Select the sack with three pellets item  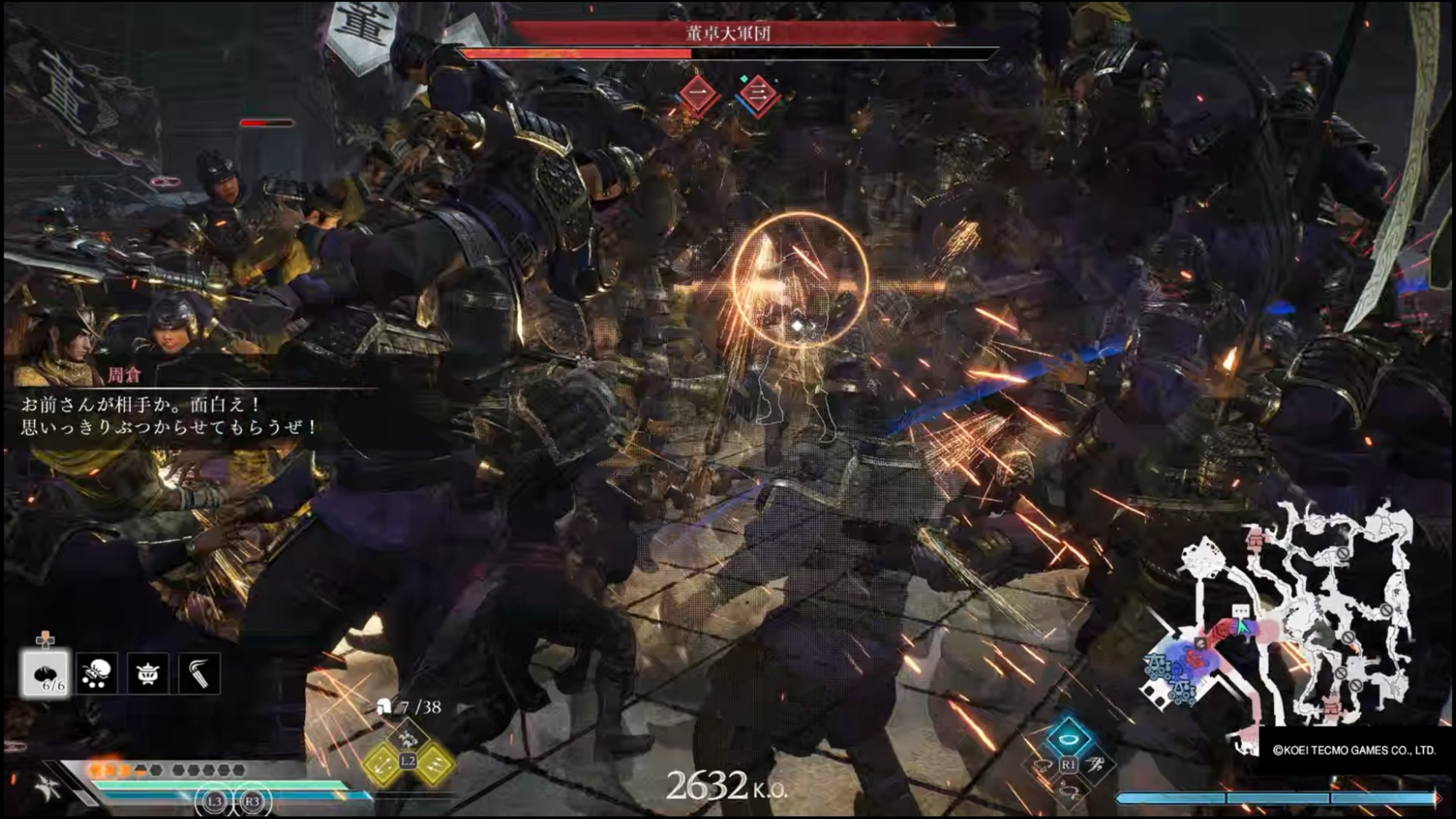pyautogui.click(x=97, y=673)
